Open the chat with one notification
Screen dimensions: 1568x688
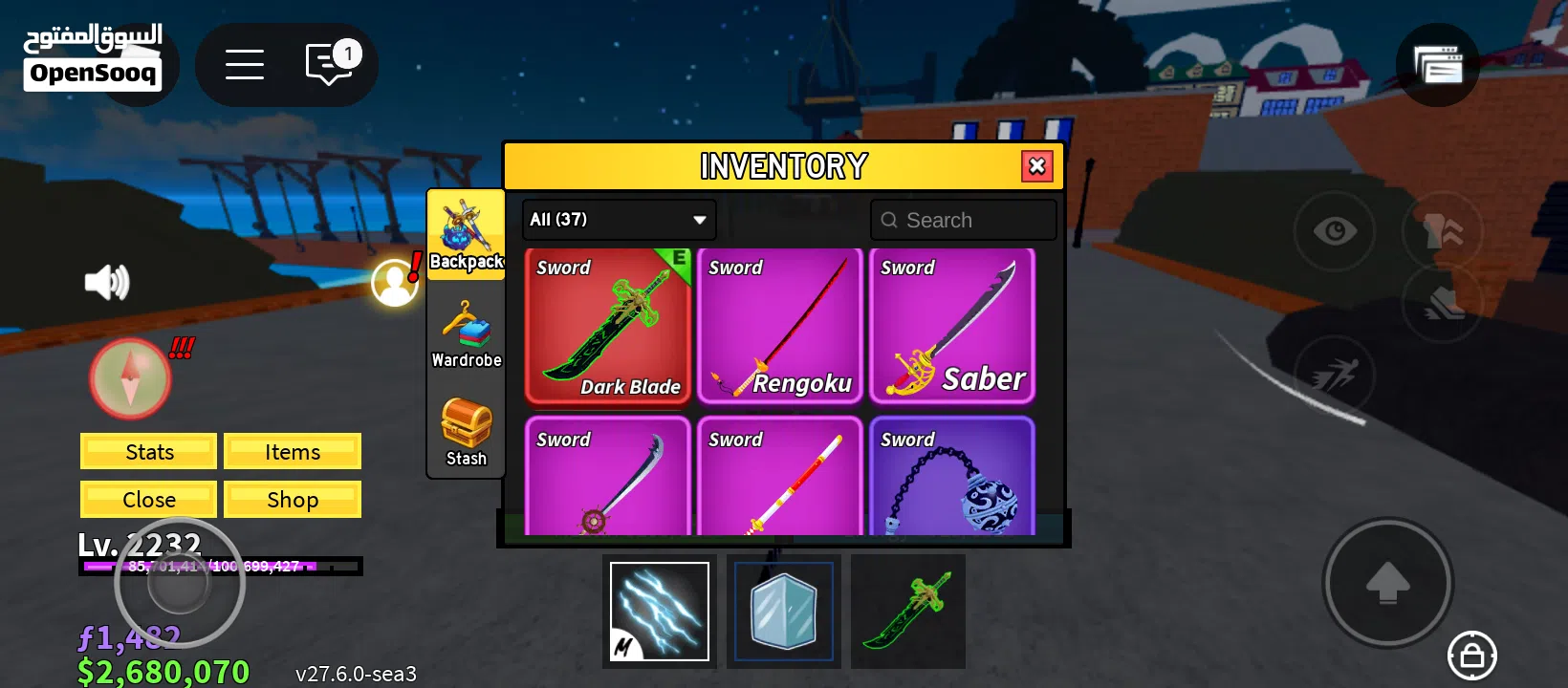331,65
